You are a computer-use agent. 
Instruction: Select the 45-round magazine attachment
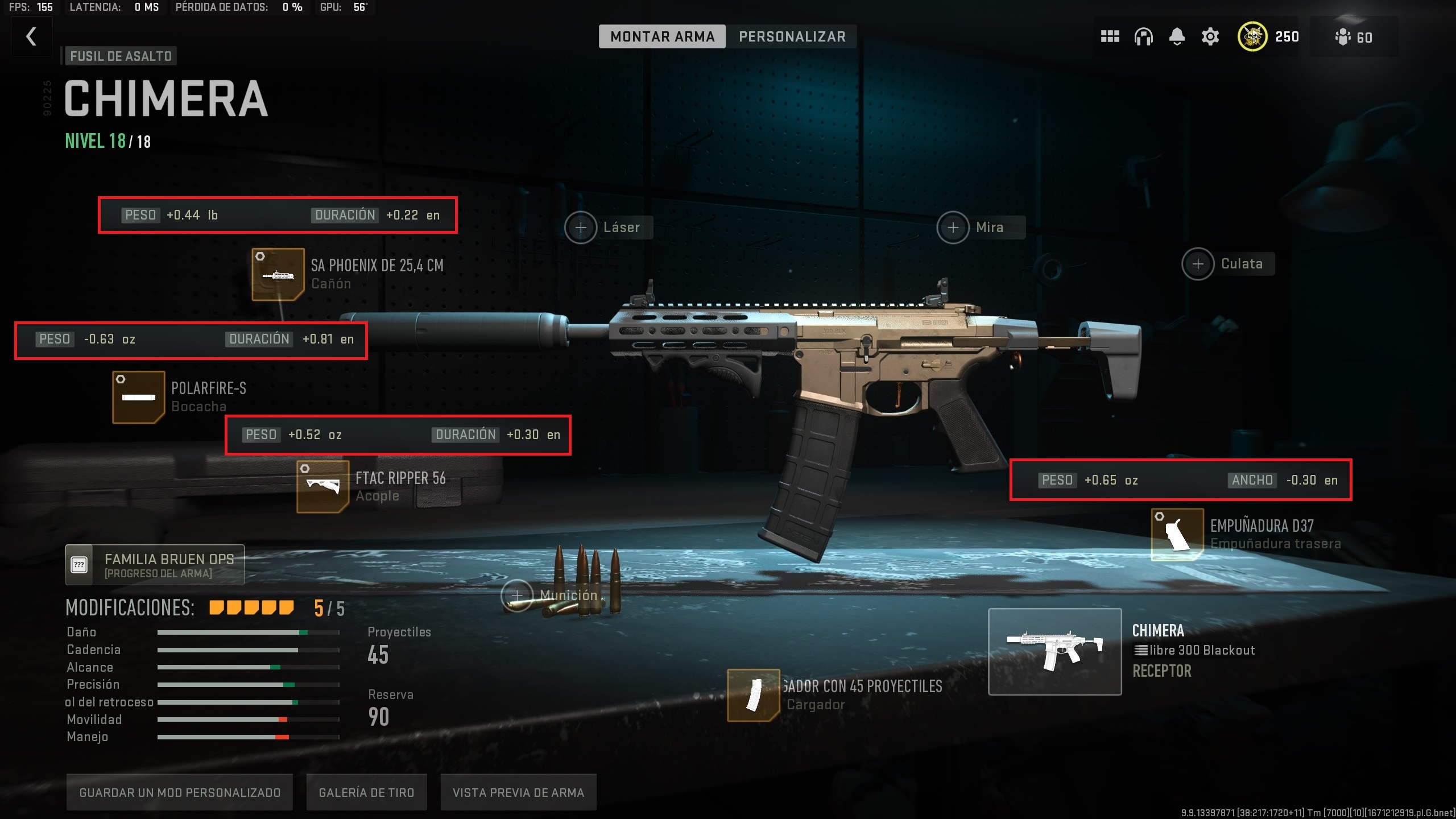754,694
